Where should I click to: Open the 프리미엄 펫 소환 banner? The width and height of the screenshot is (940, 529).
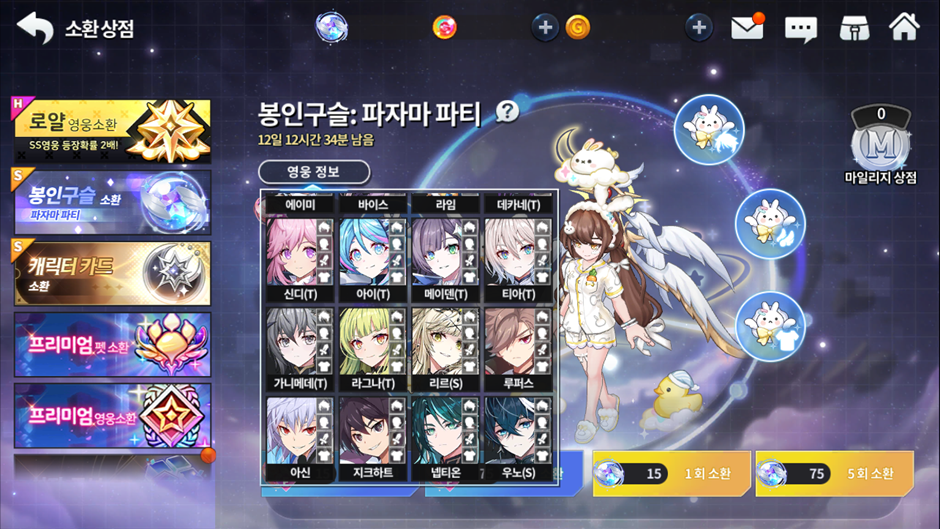[112, 344]
